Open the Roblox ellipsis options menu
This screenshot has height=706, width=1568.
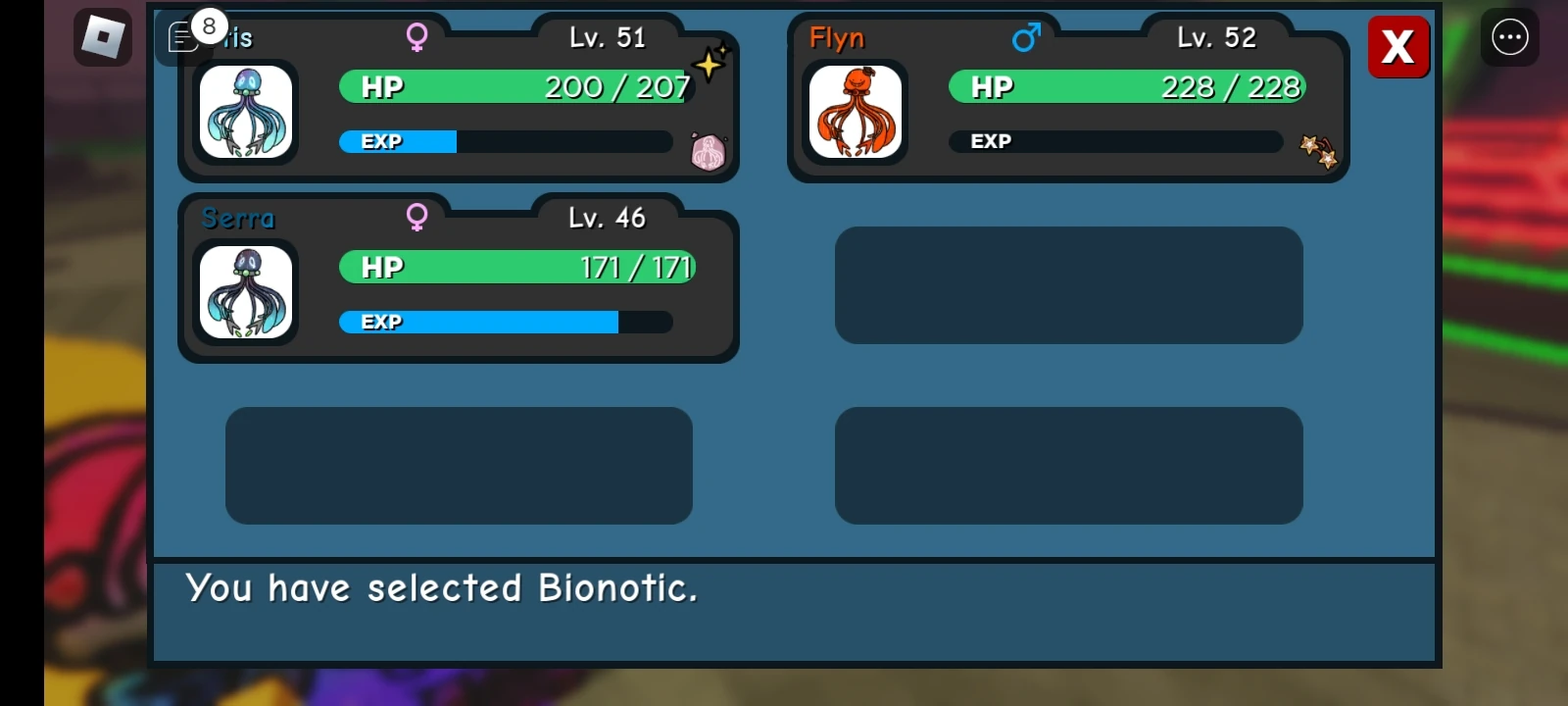click(x=1509, y=36)
